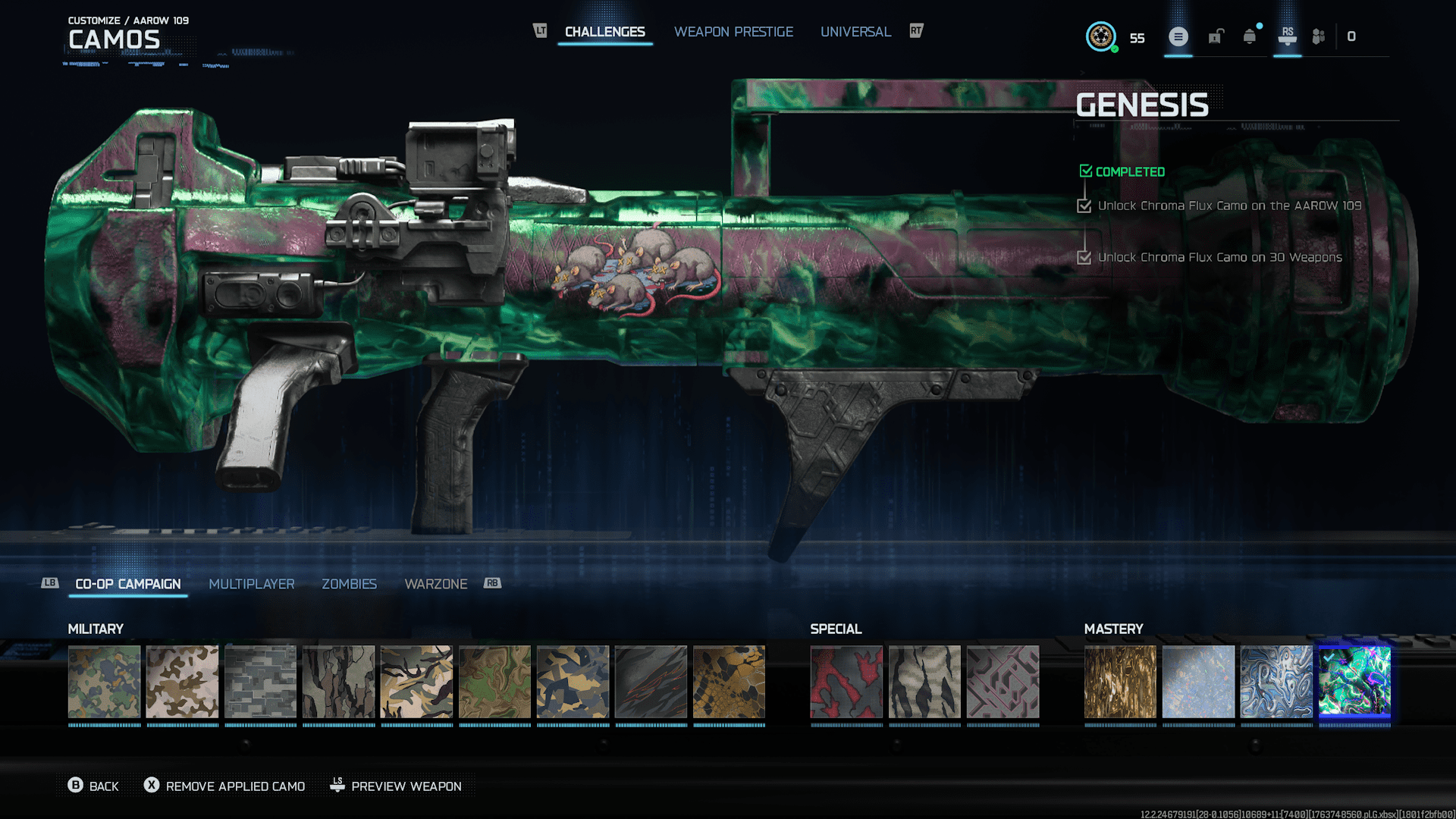Open the Warzone camo category
Viewport: 1456px width, 819px height.
(436, 584)
